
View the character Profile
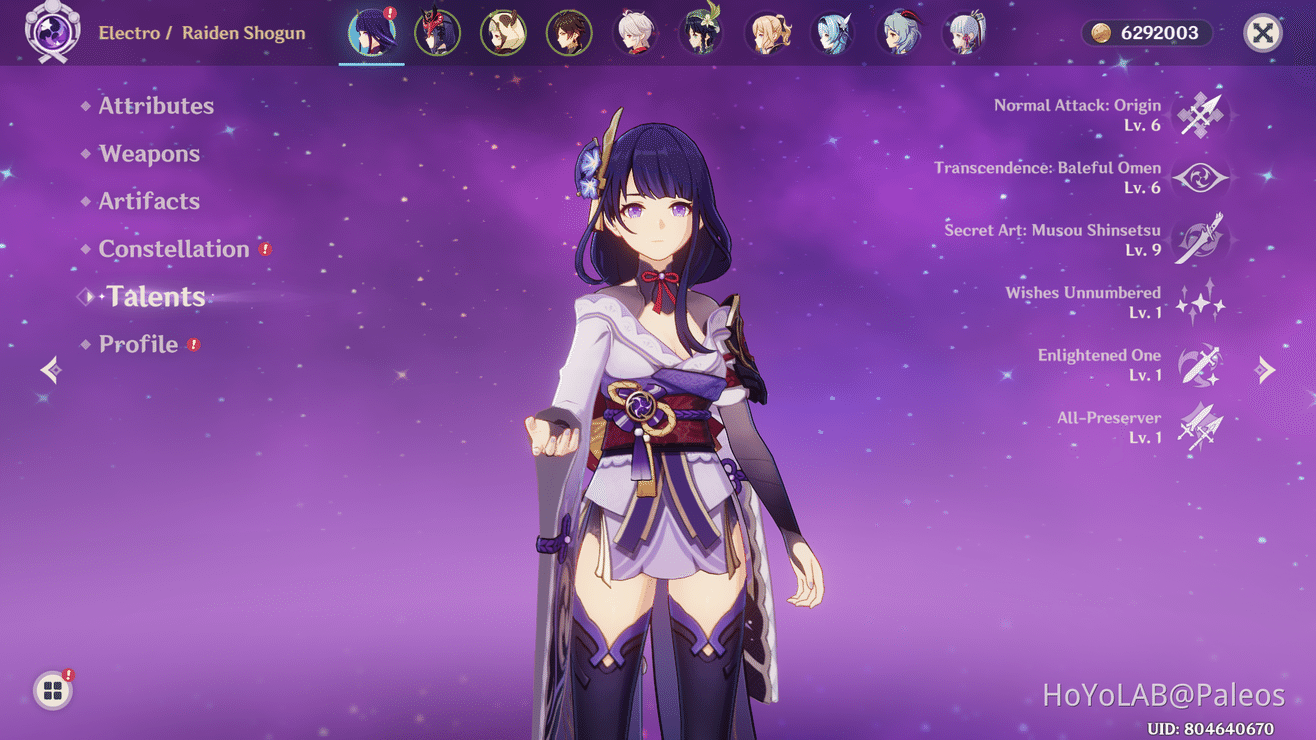(138, 344)
